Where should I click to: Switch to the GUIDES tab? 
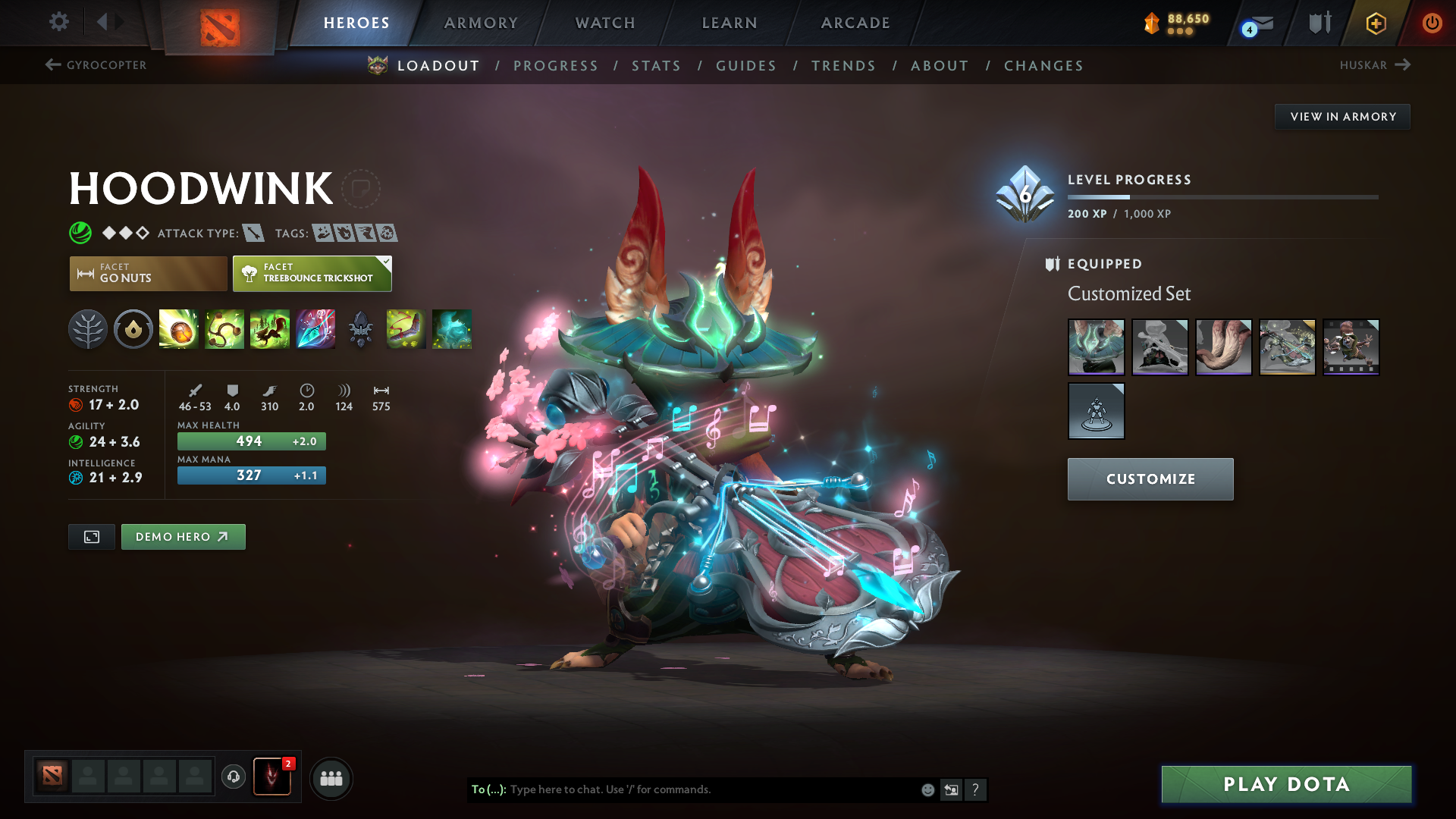tap(745, 66)
